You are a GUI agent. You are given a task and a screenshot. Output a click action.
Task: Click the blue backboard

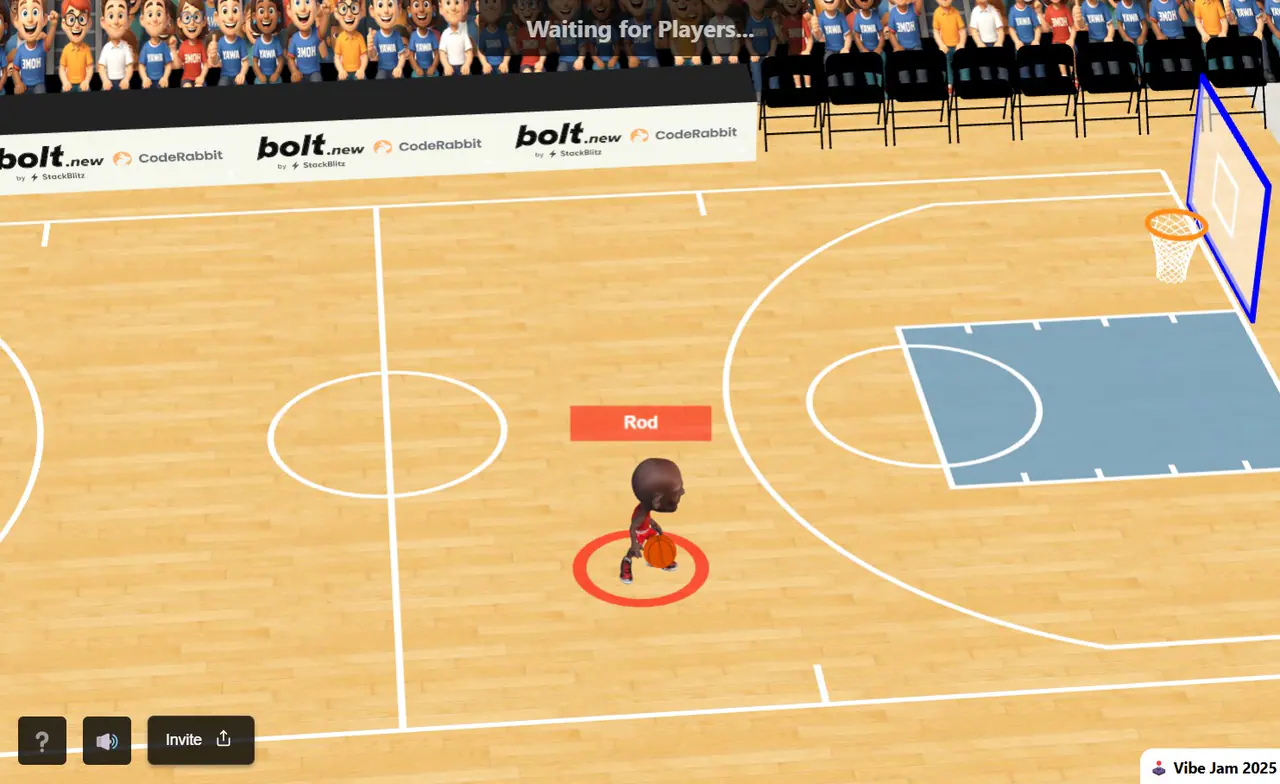click(x=1228, y=190)
